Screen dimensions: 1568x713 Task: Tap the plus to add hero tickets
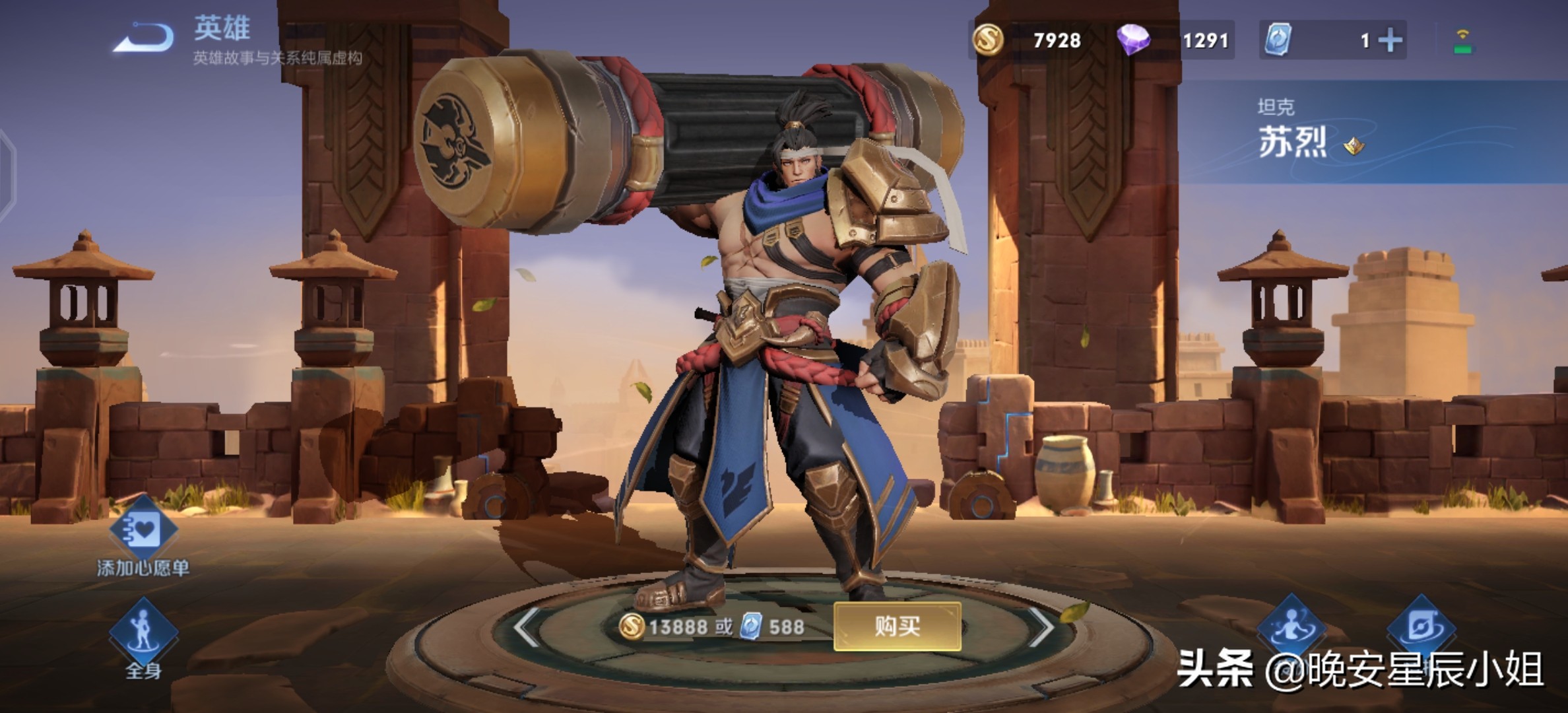tap(1390, 41)
